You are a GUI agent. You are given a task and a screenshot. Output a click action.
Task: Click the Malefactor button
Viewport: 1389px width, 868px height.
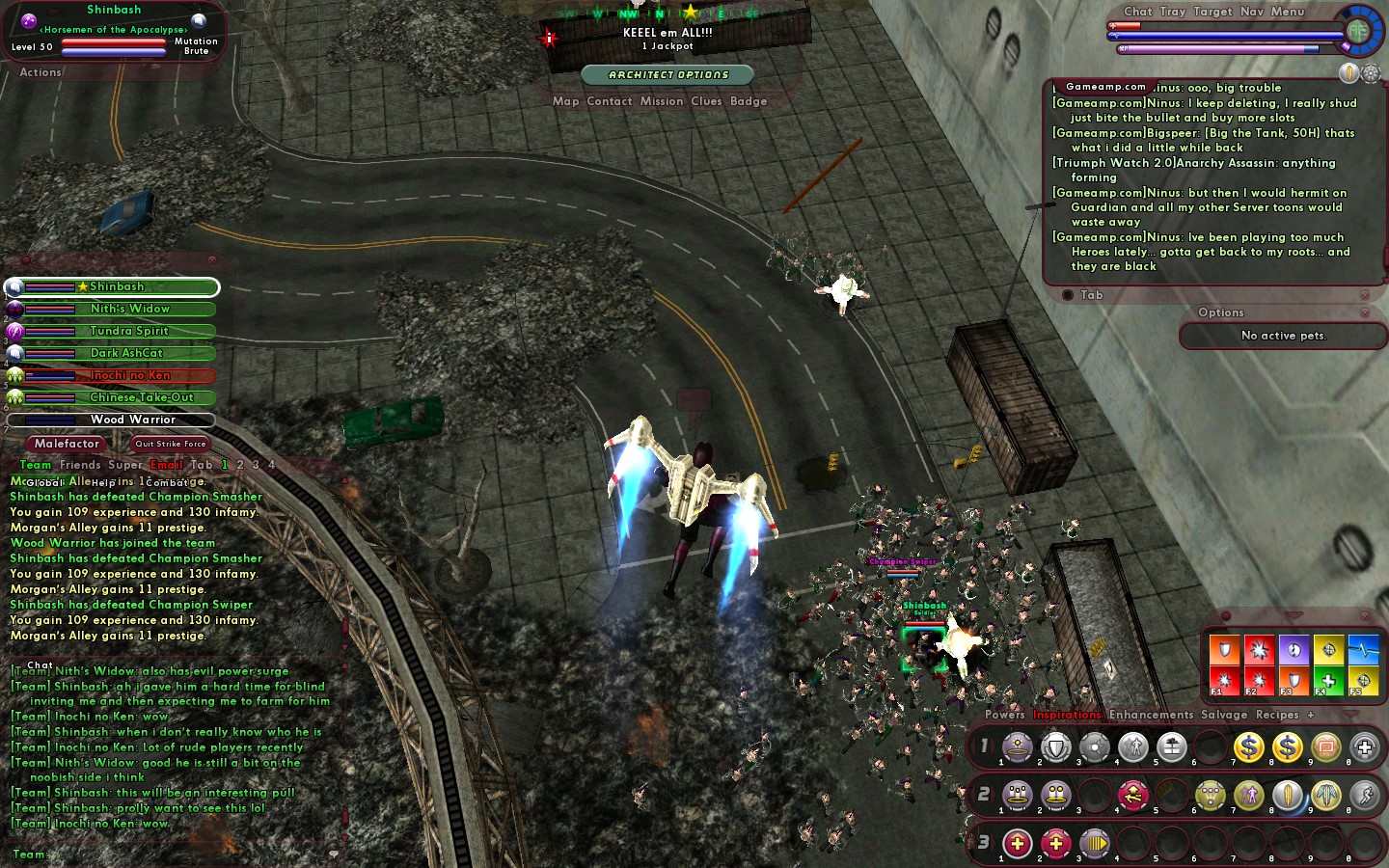[x=67, y=444]
